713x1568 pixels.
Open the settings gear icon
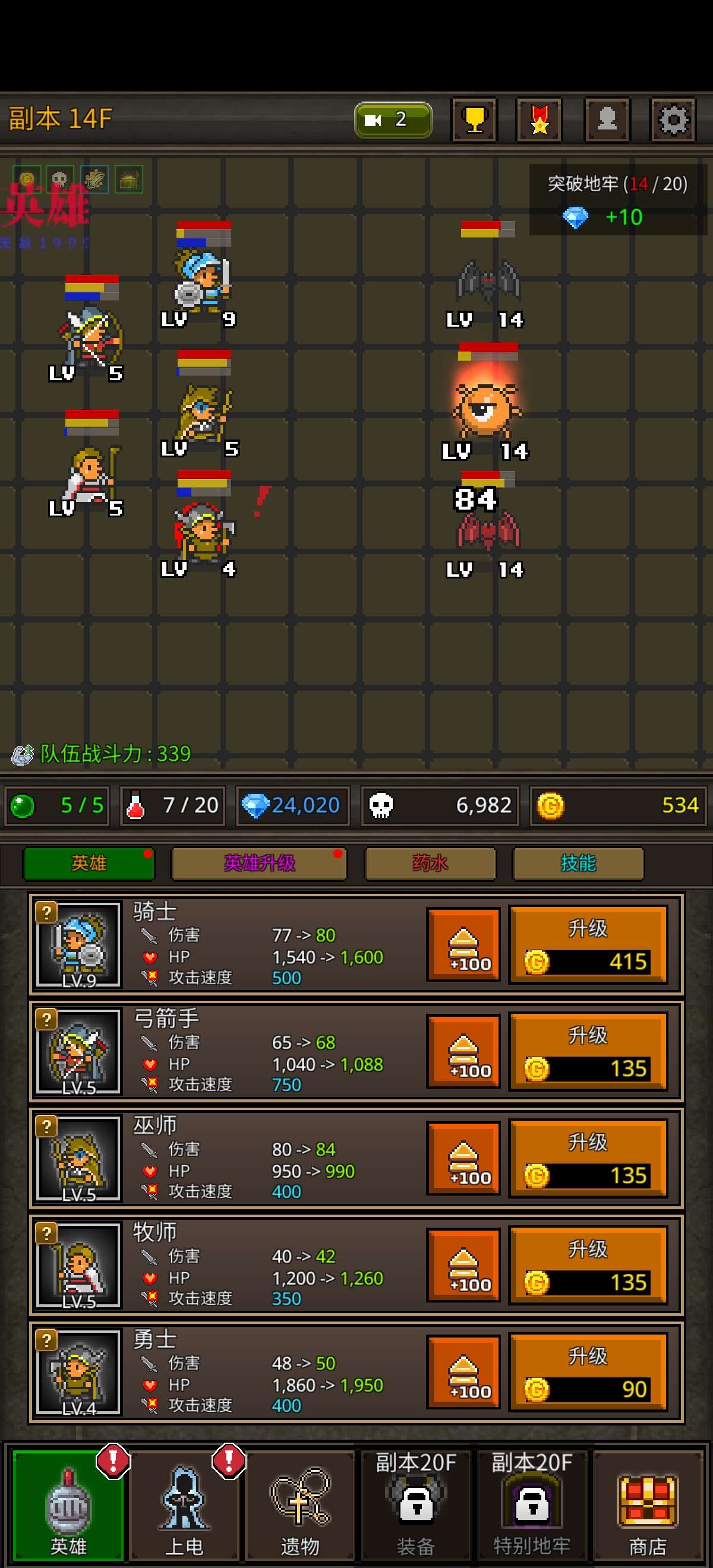tap(672, 119)
